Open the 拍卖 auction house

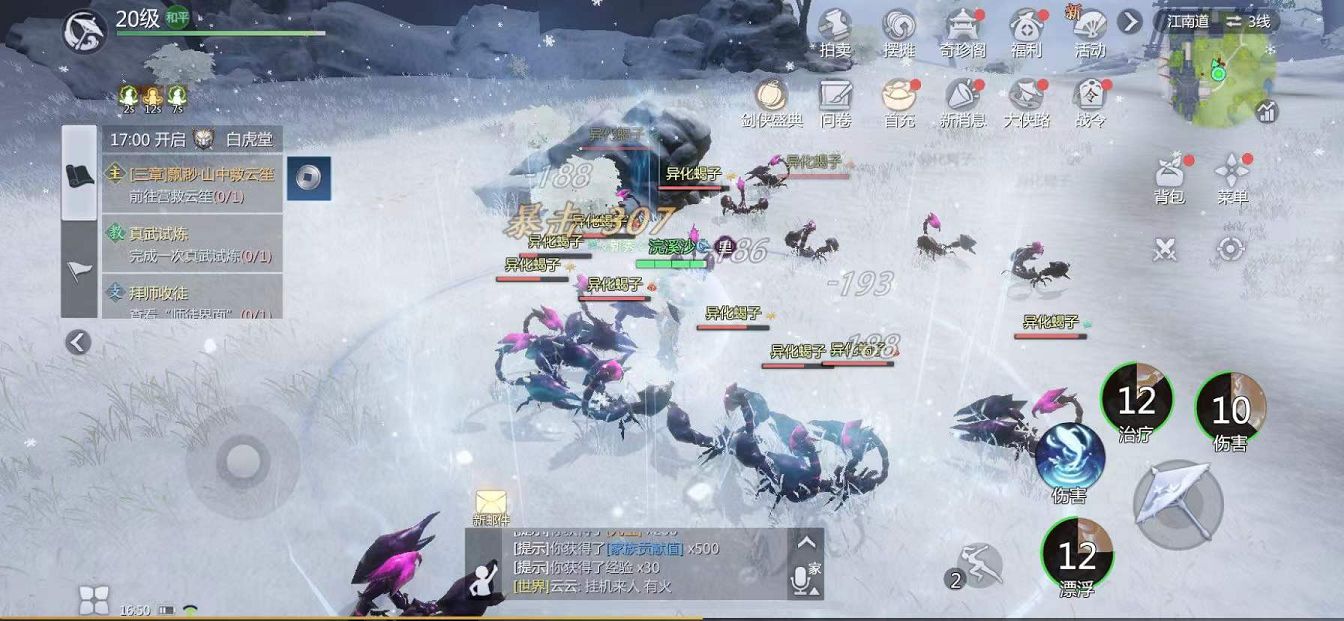click(x=835, y=30)
